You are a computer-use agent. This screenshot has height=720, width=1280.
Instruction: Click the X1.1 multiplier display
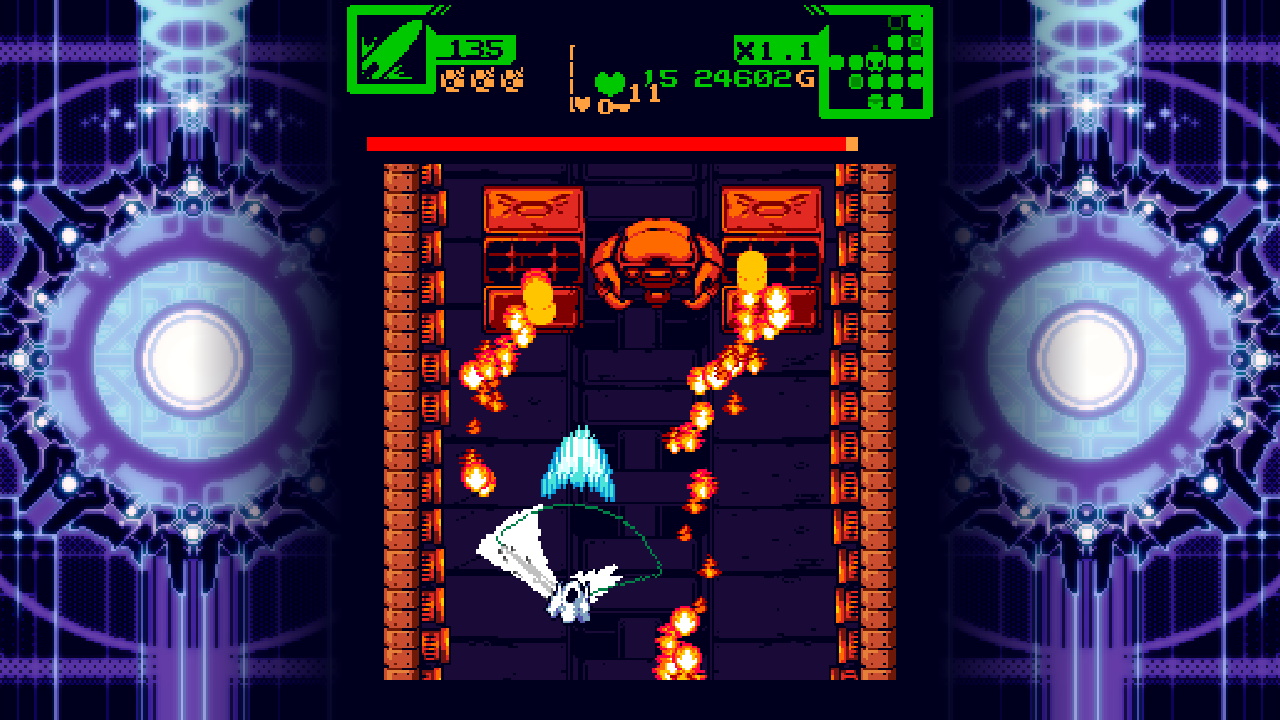(775, 48)
